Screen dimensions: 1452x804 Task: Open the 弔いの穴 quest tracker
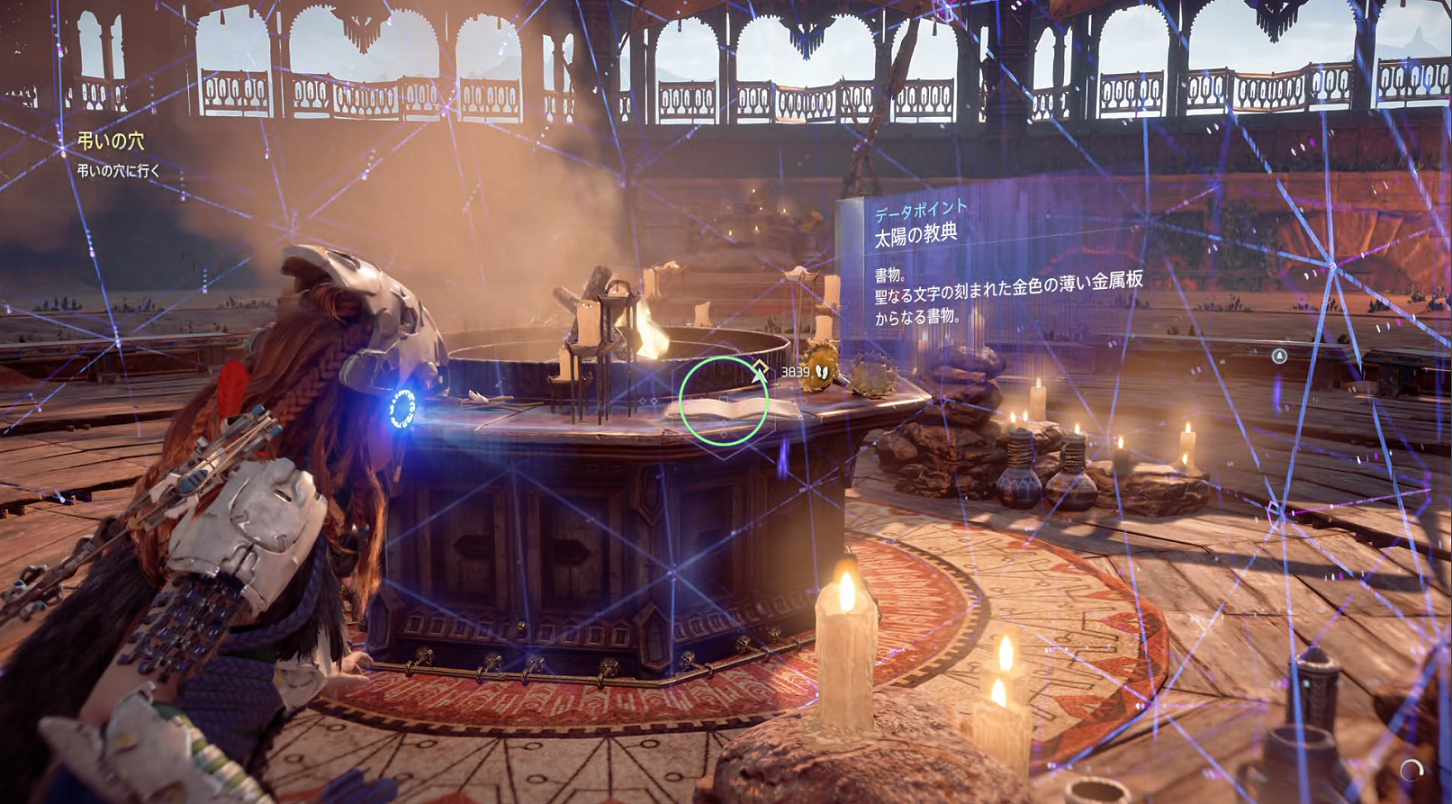pyautogui.click(x=111, y=142)
